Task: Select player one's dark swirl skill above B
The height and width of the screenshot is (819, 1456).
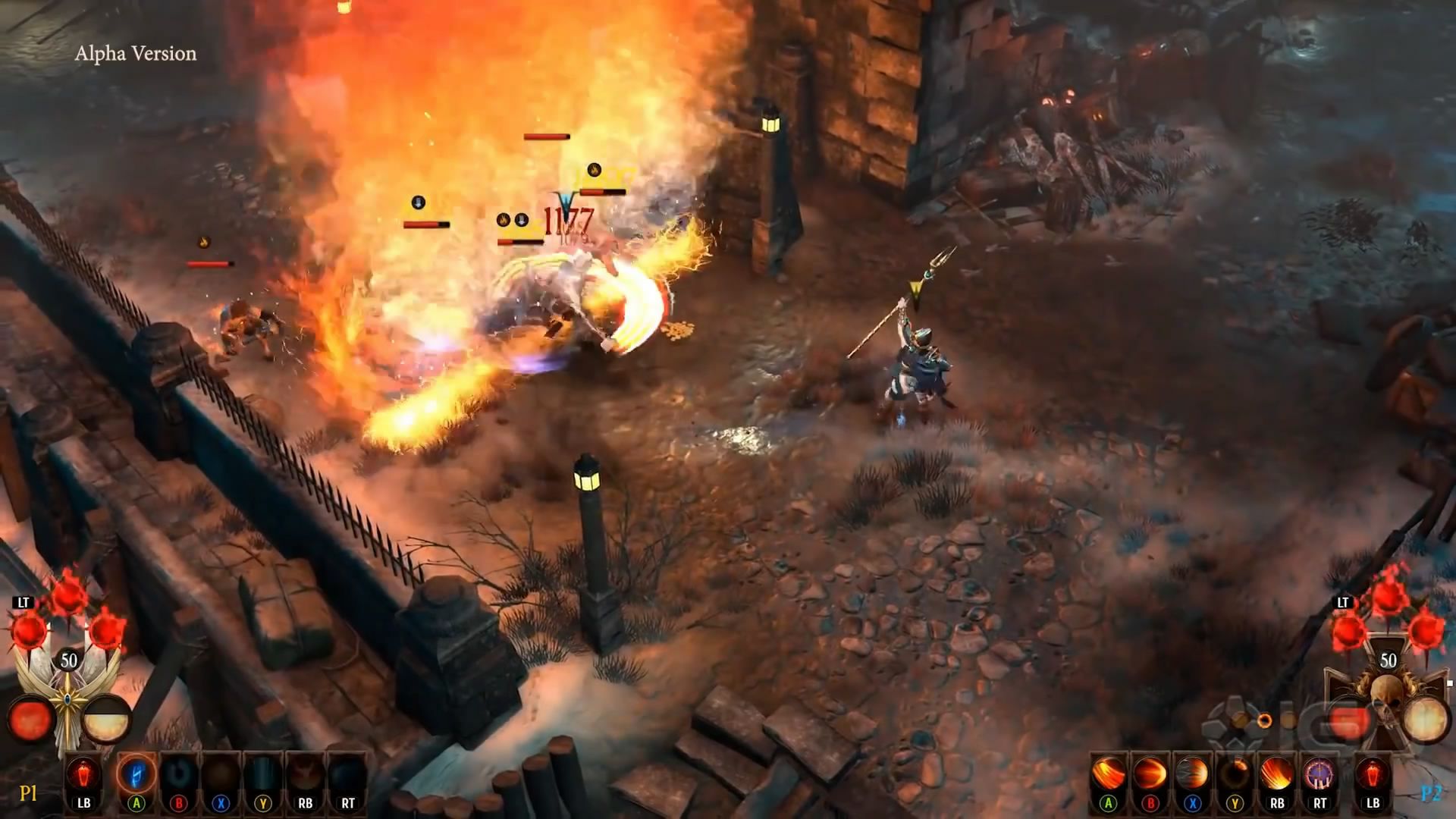Action: click(179, 775)
